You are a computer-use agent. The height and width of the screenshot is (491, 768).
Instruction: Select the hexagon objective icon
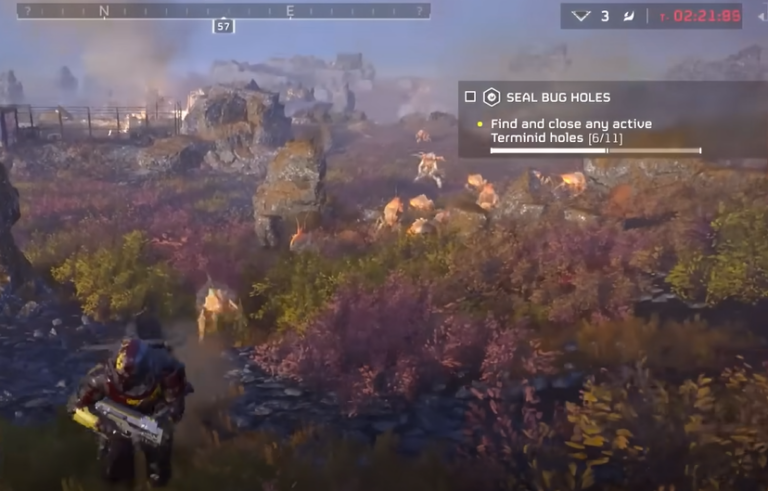click(x=491, y=97)
